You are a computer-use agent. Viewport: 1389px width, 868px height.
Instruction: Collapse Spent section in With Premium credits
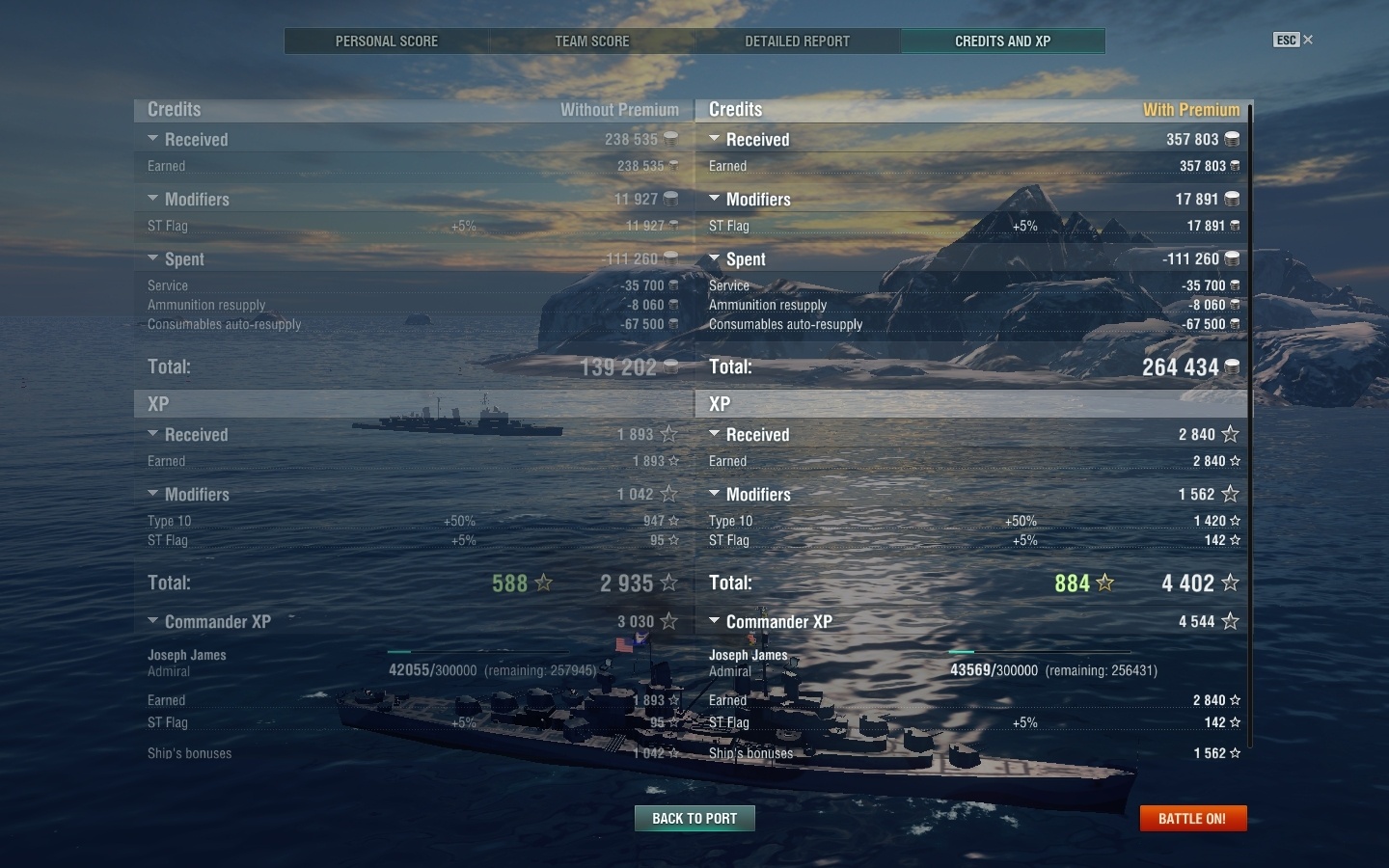tap(715, 258)
